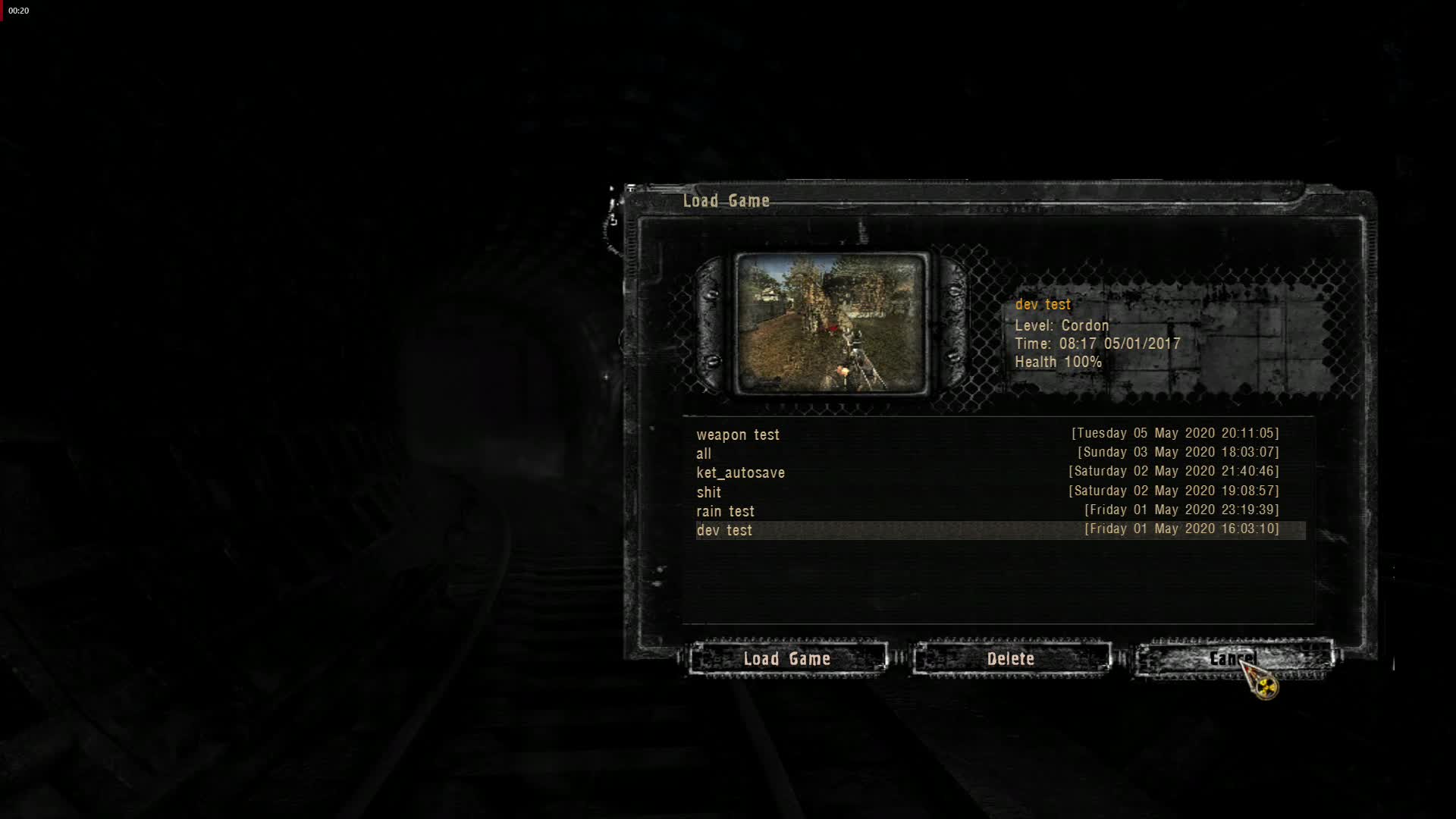The width and height of the screenshot is (1456, 819).
Task: Click the "Level: Cordon" info text
Action: 1062,325
